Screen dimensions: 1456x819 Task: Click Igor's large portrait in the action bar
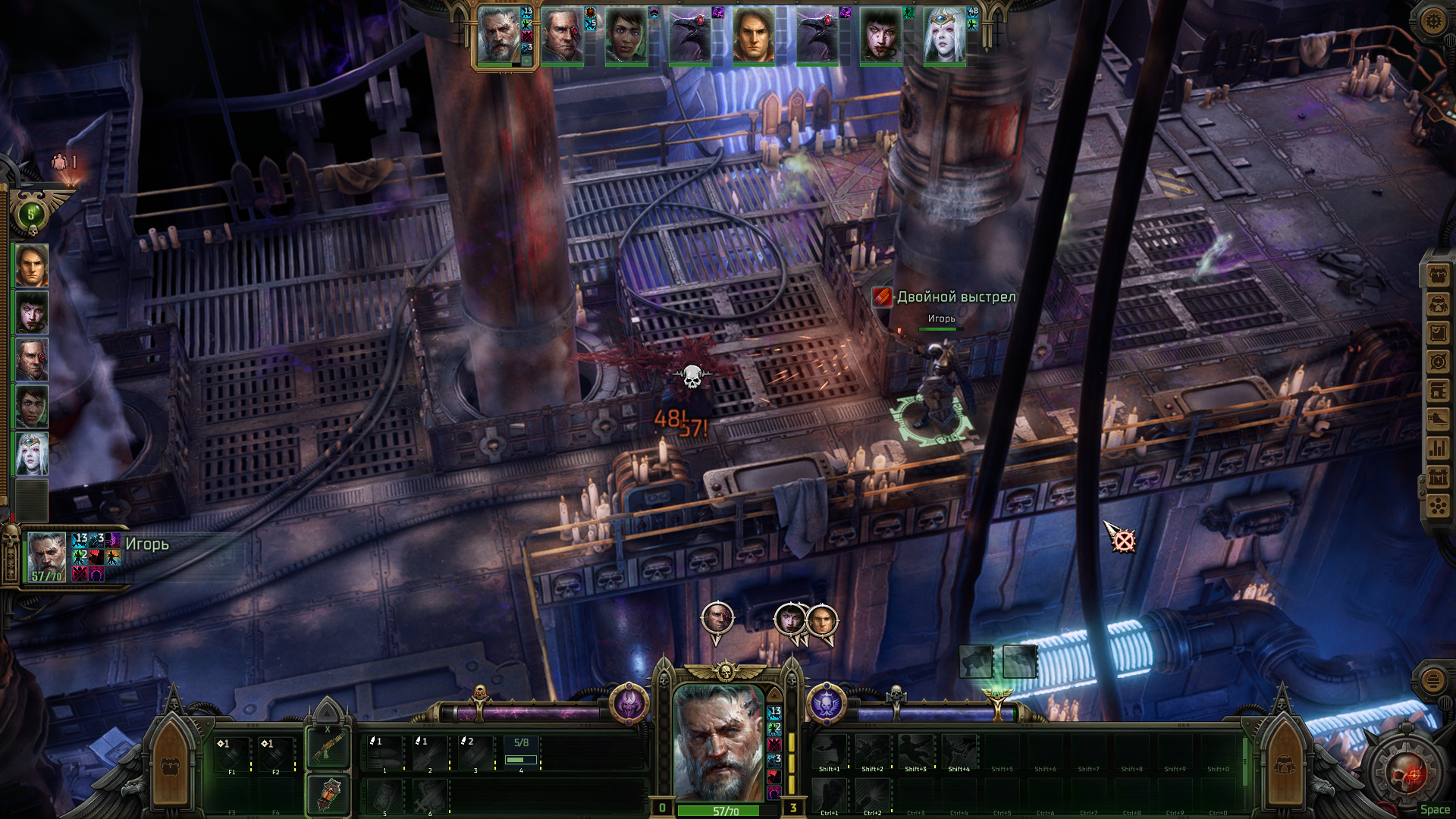tap(718, 743)
